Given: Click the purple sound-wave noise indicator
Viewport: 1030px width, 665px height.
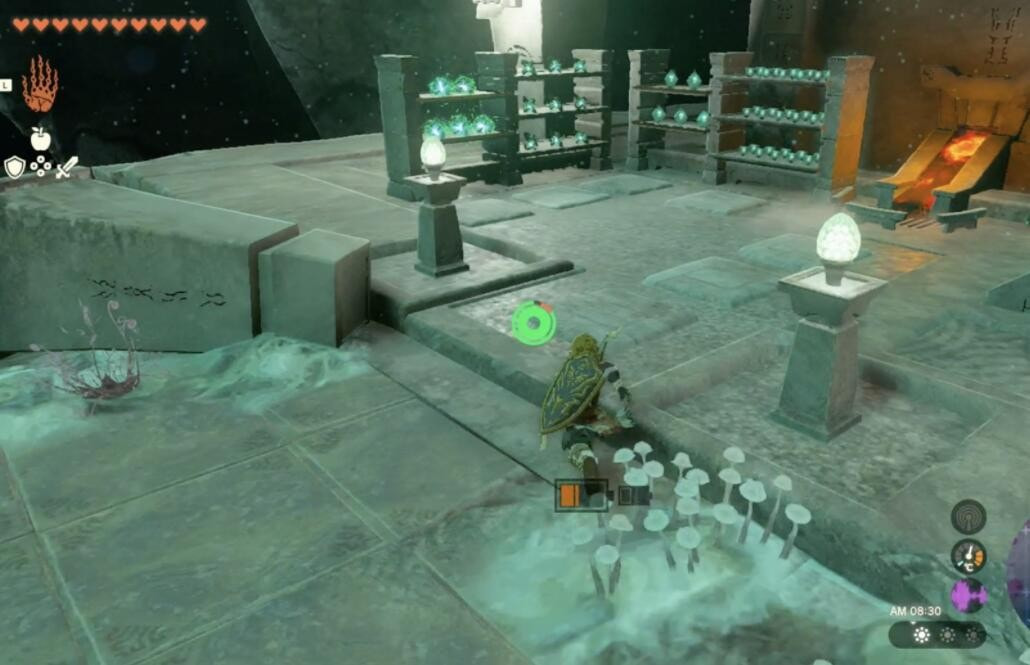Looking at the screenshot, I should pyautogui.click(x=968, y=595).
